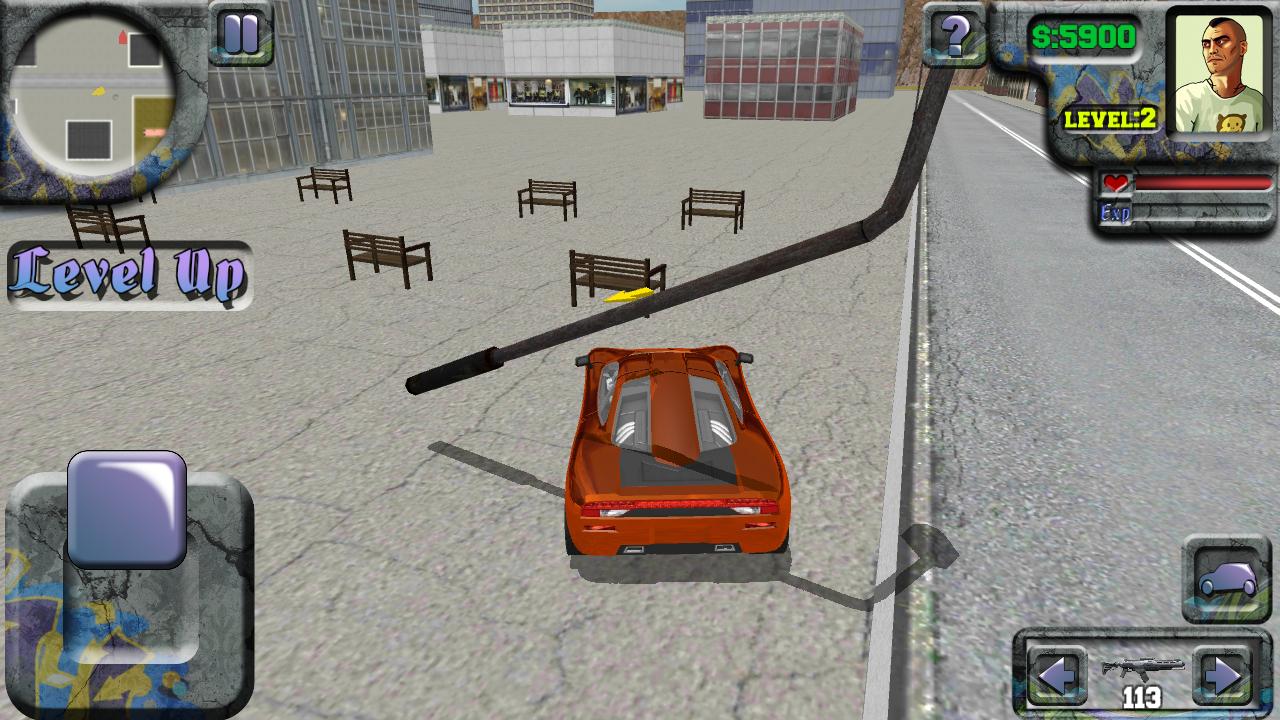The image size is (1280, 720).
Task: Tap the circular minimap
Action: coord(97,90)
